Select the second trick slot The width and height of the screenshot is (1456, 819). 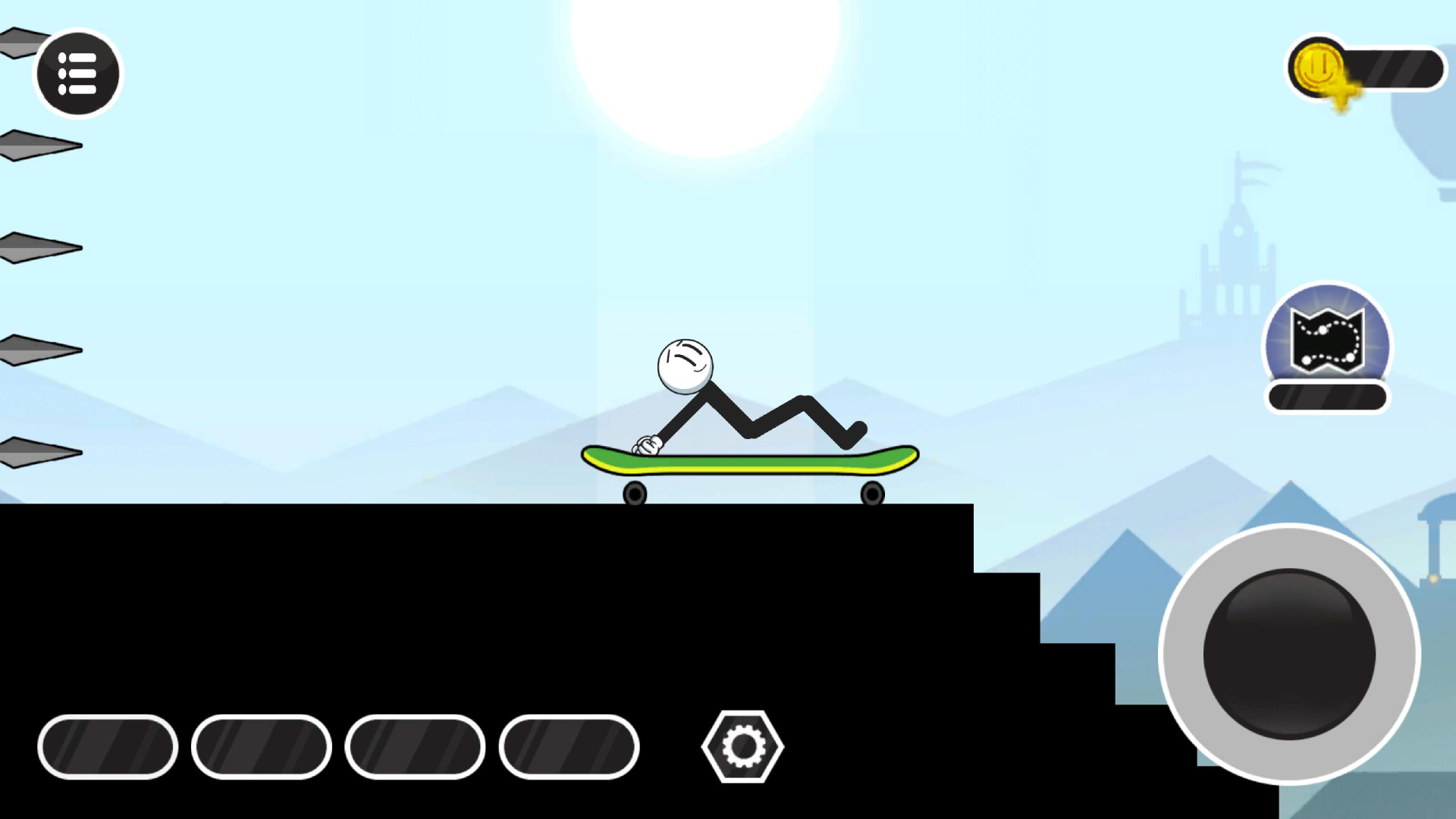pos(262,746)
